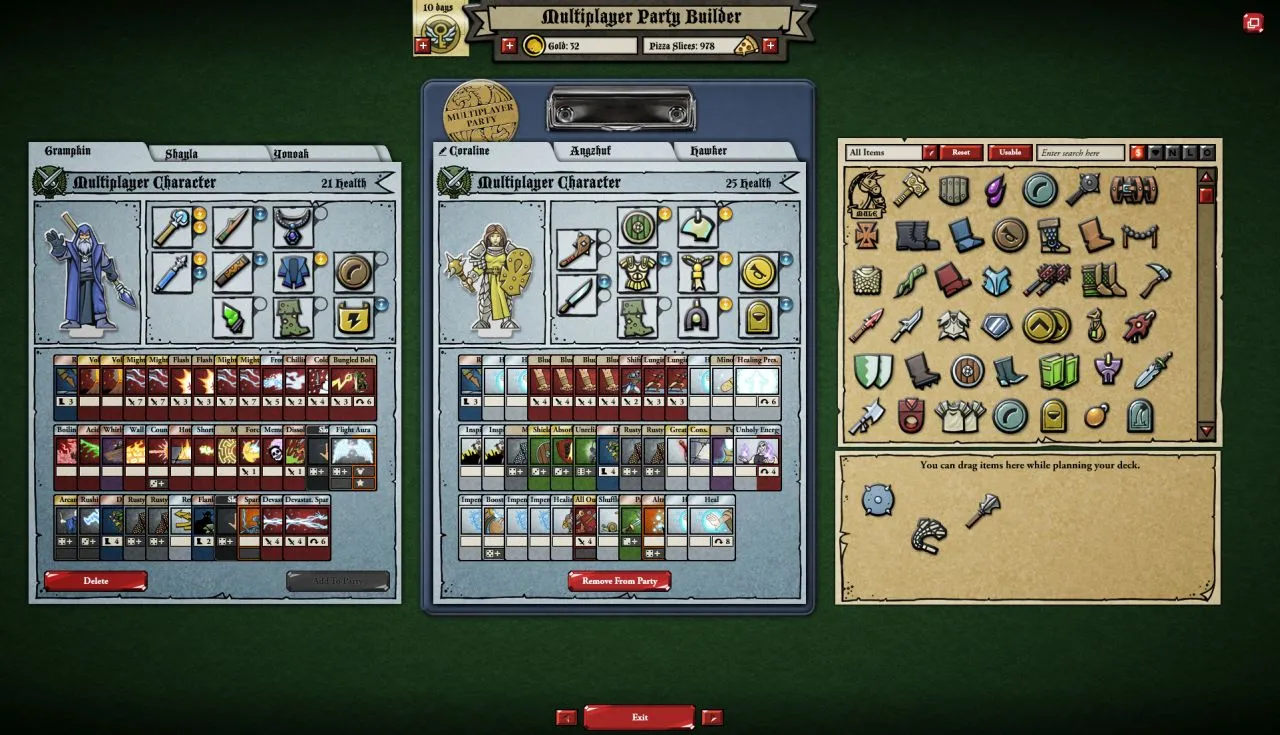This screenshot has width=1280, height=735.
Task: Switch to the Yonoah character tab
Action: 291,154
